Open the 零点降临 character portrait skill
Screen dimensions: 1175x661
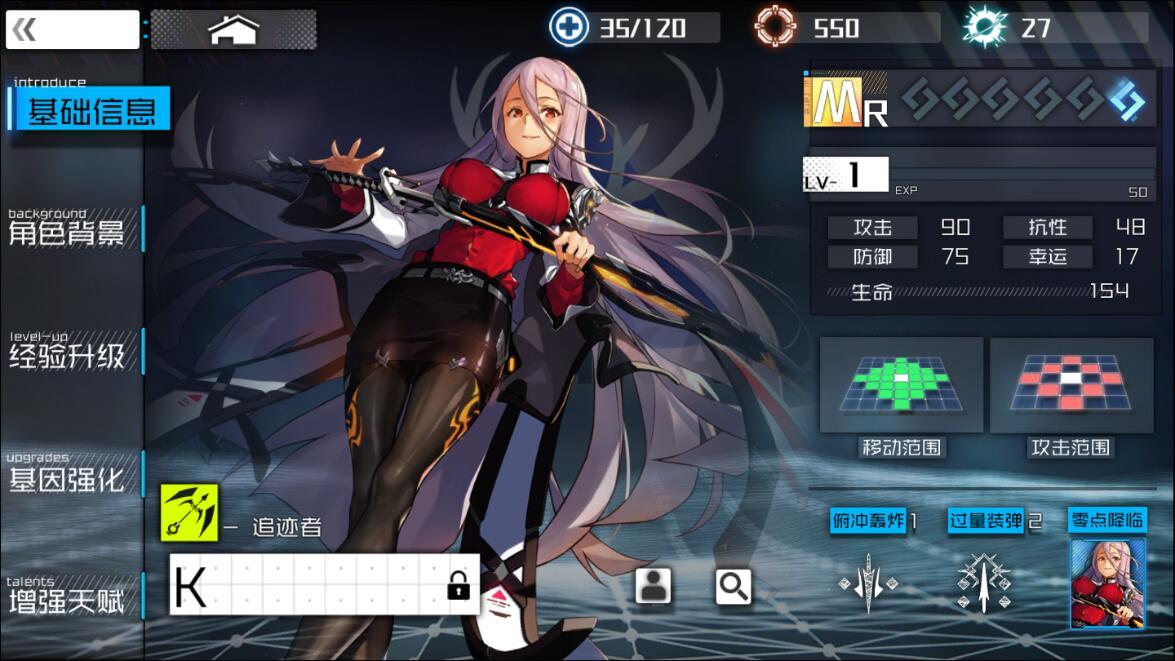coord(1107,582)
